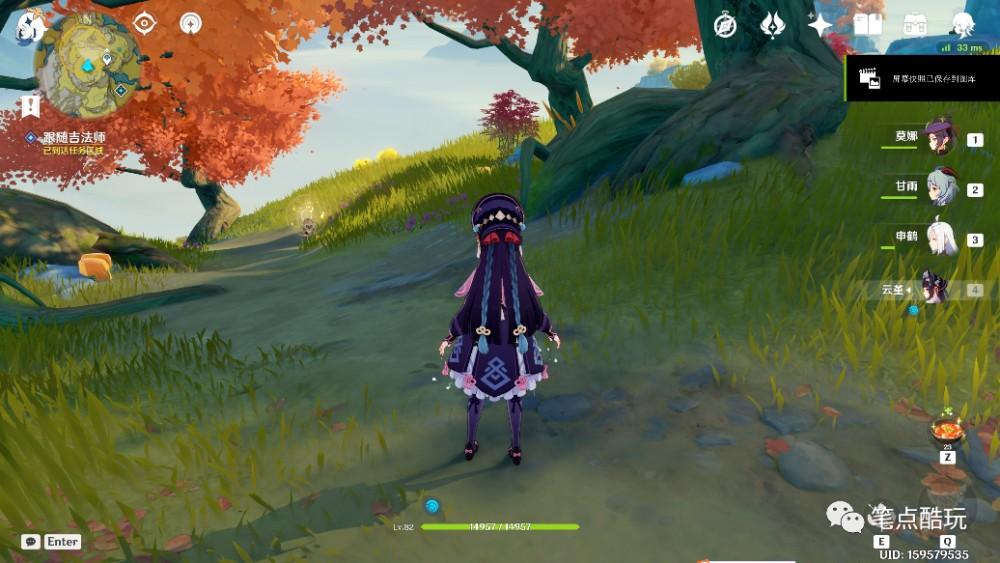
Task: Click the round icon right of the eye icon
Action: coord(190,23)
